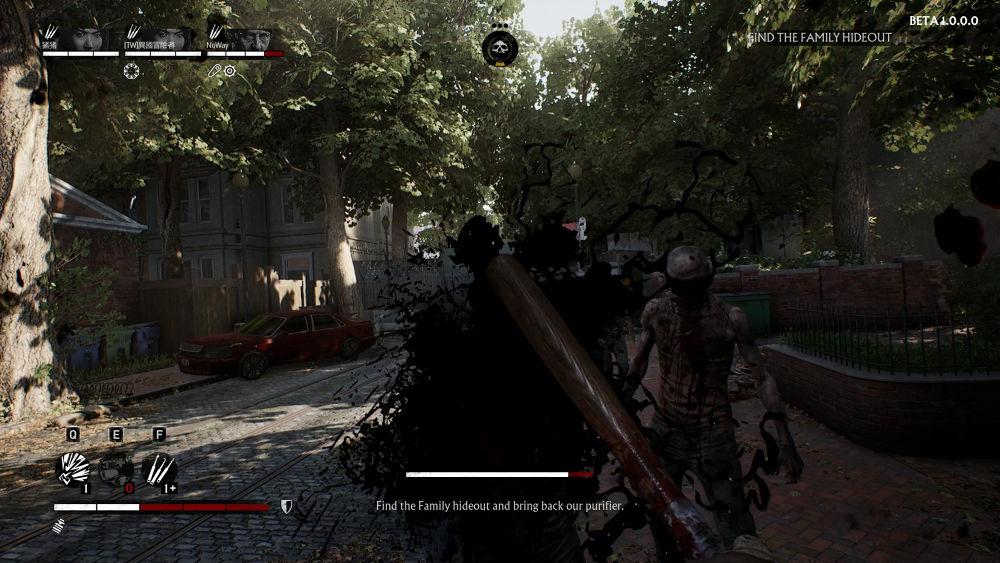Click the skull threat indicator icon

coord(499,47)
